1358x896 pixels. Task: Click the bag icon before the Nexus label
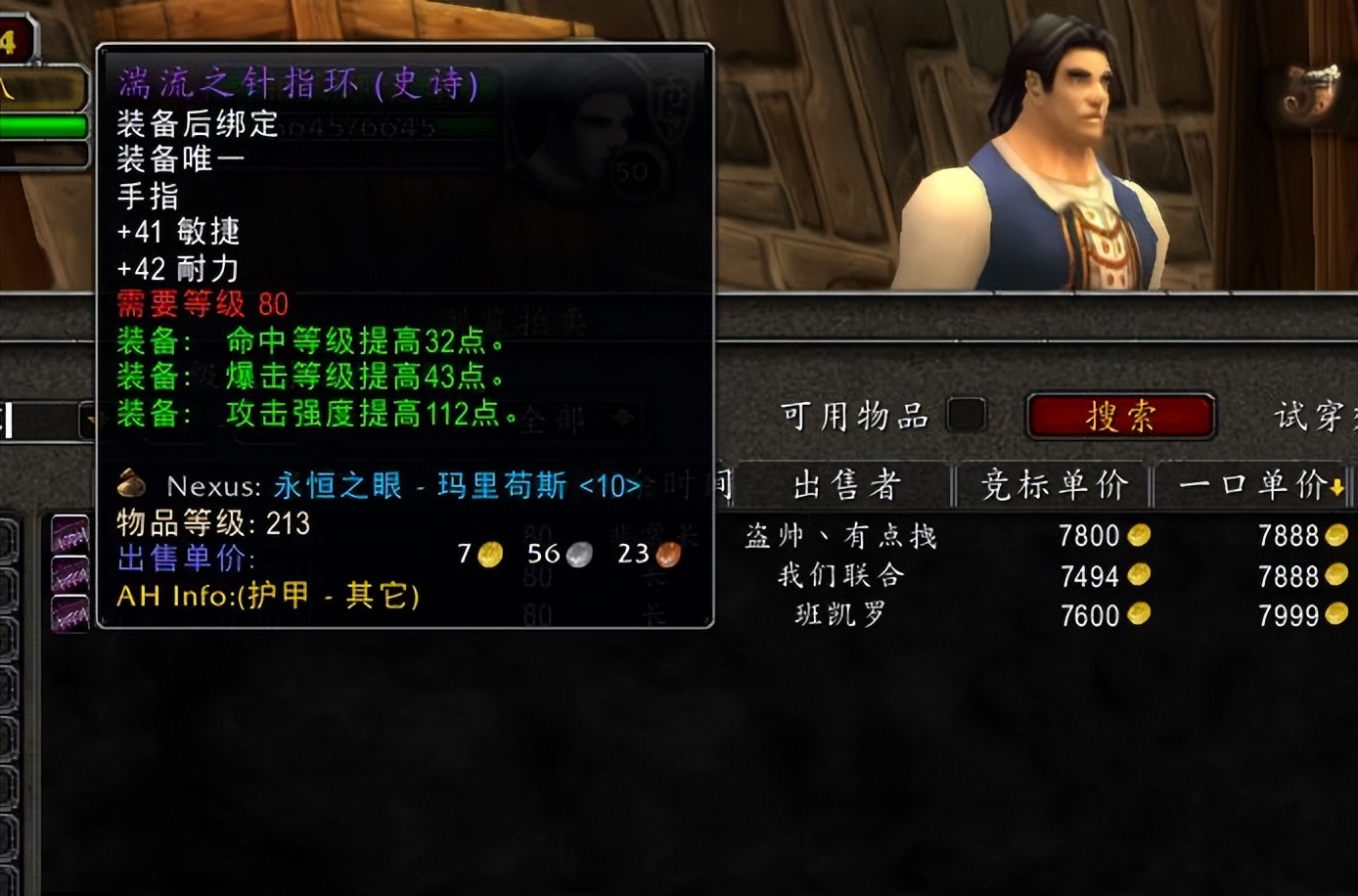pos(130,485)
